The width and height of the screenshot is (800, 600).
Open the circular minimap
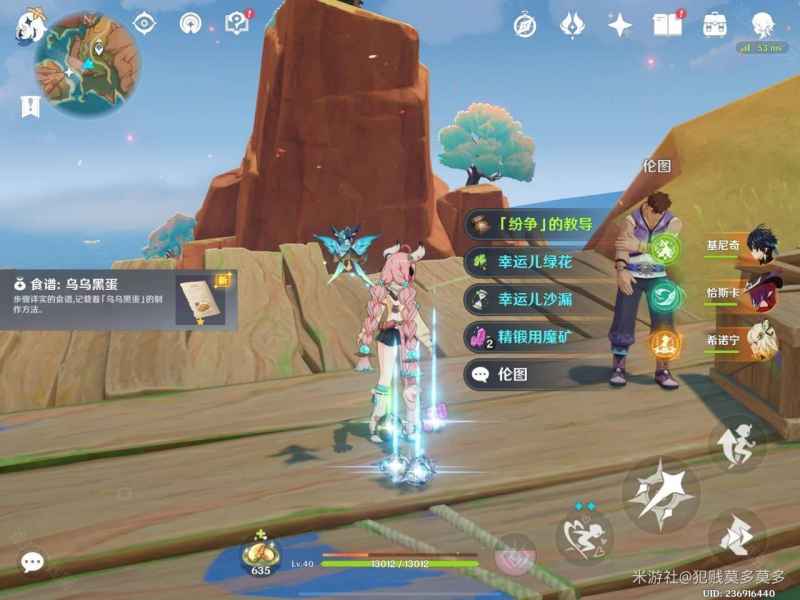coord(87,65)
